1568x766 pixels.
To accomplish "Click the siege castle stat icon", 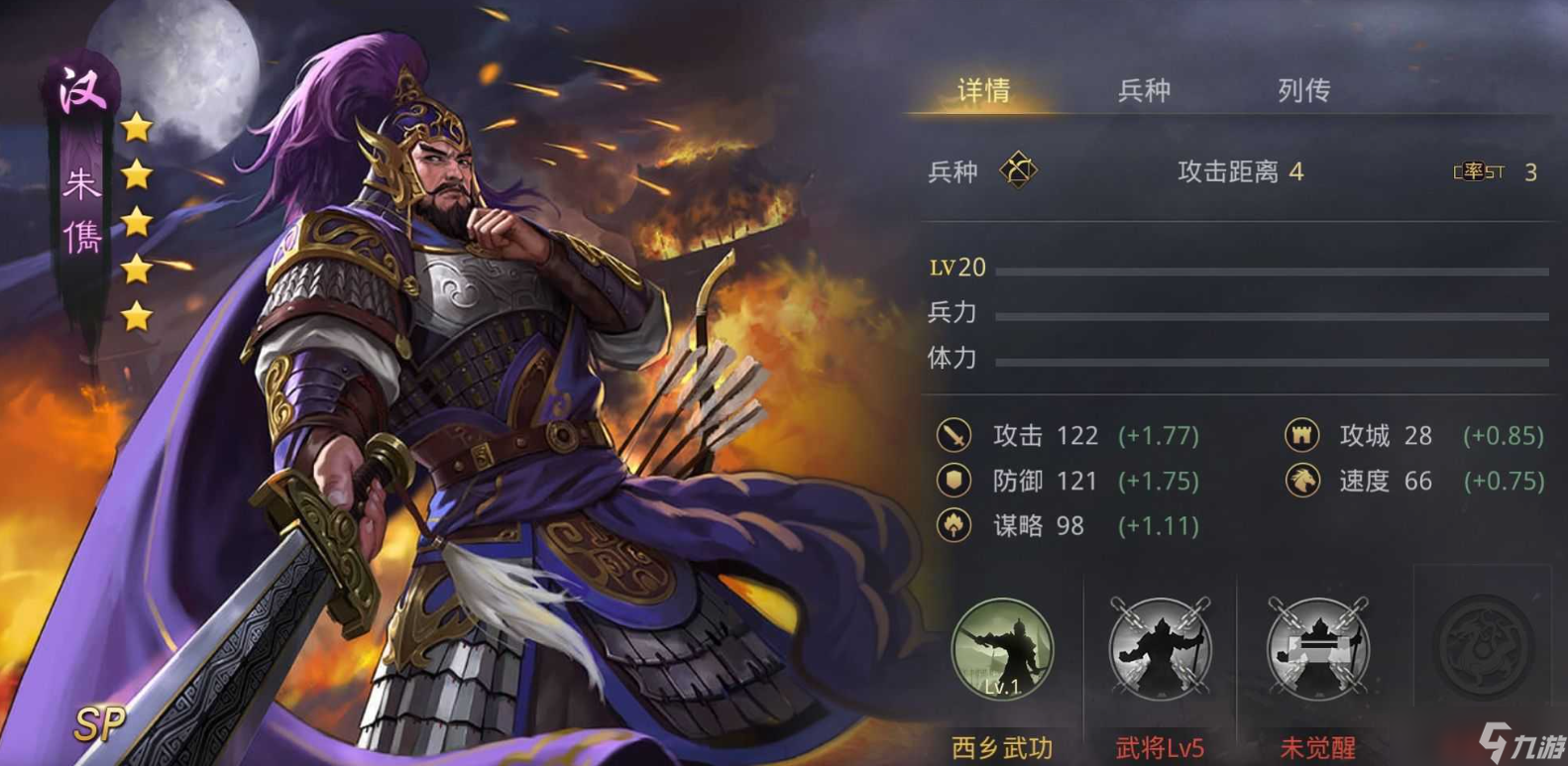I will point(1301,436).
